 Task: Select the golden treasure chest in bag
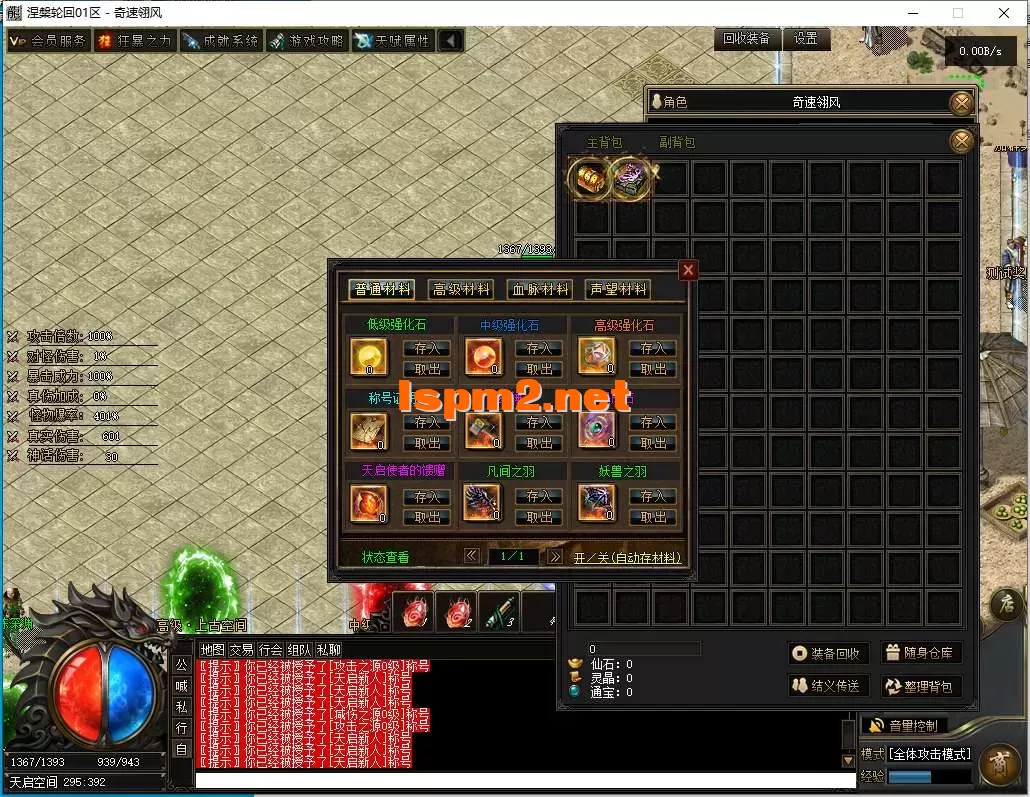click(x=586, y=177)
